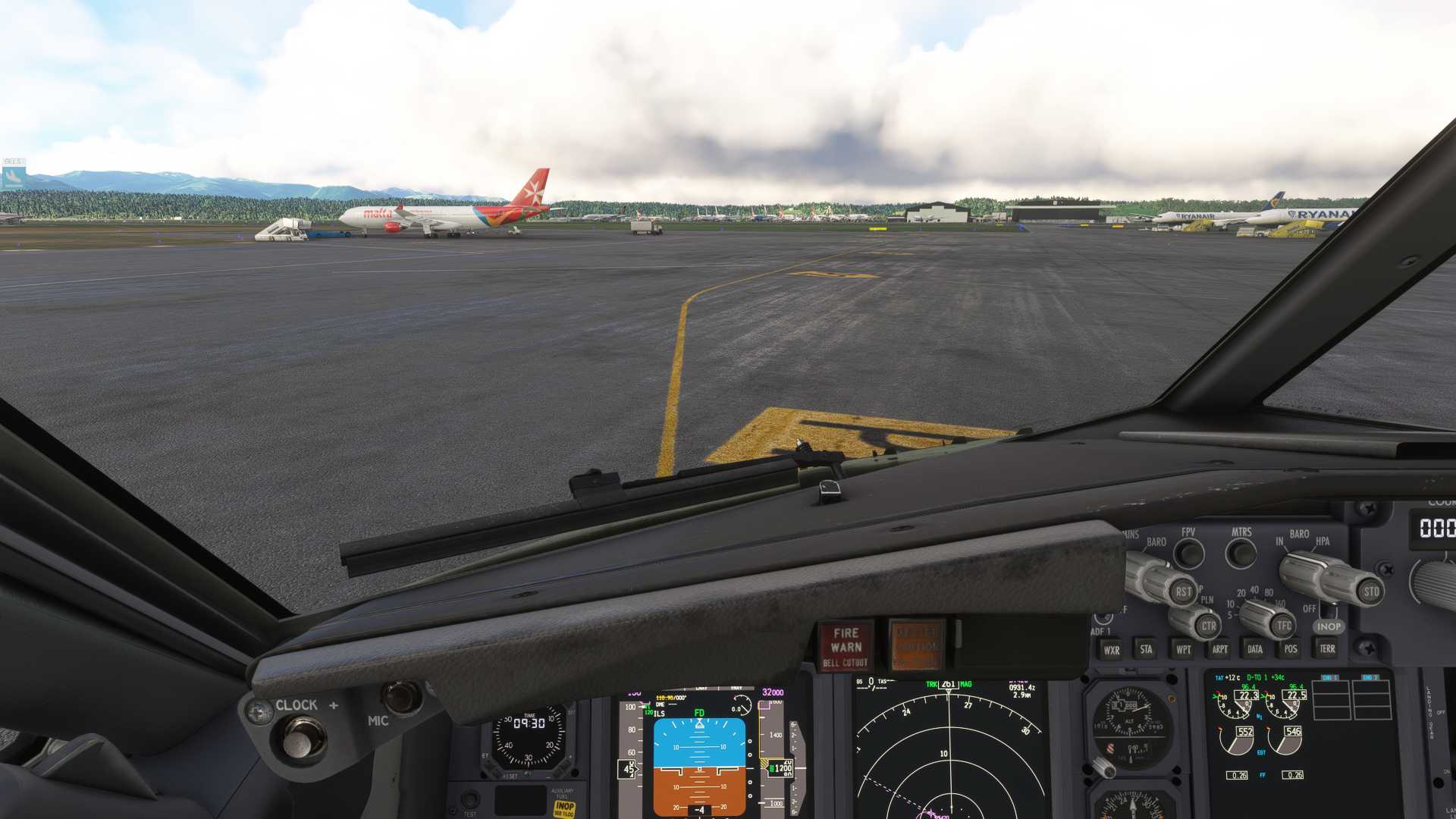Activate the POS map button

(1291, 648)
